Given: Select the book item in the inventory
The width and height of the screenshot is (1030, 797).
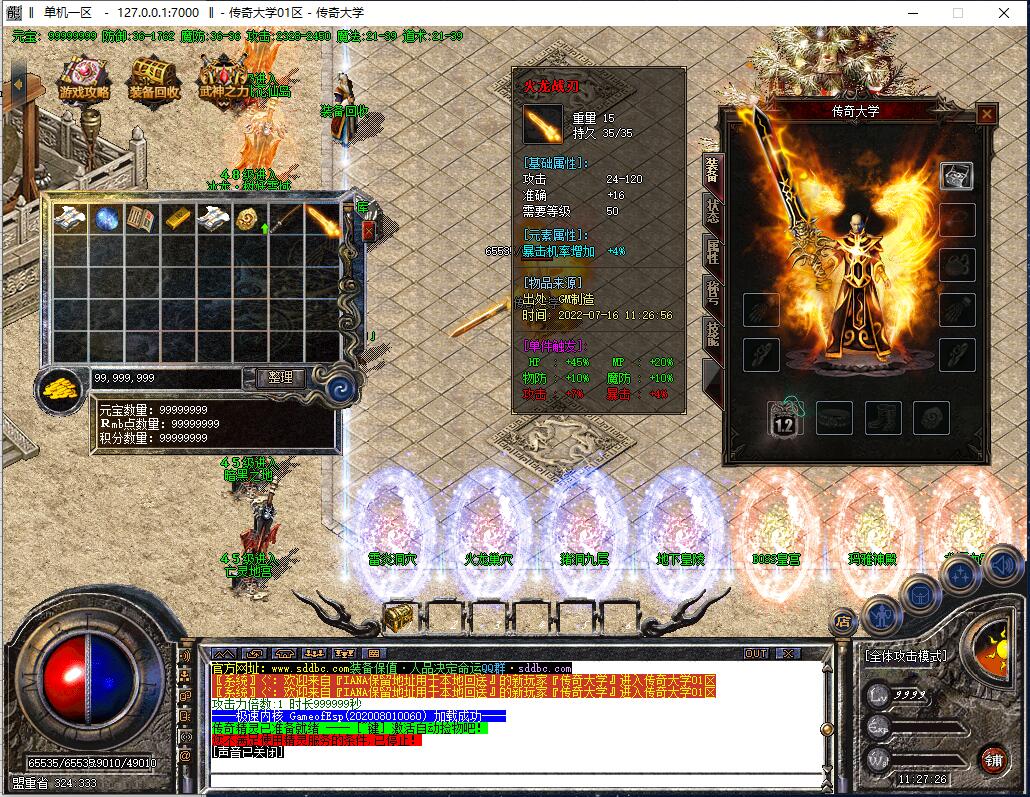Looking at the screenshot, I should coord(141,219).
